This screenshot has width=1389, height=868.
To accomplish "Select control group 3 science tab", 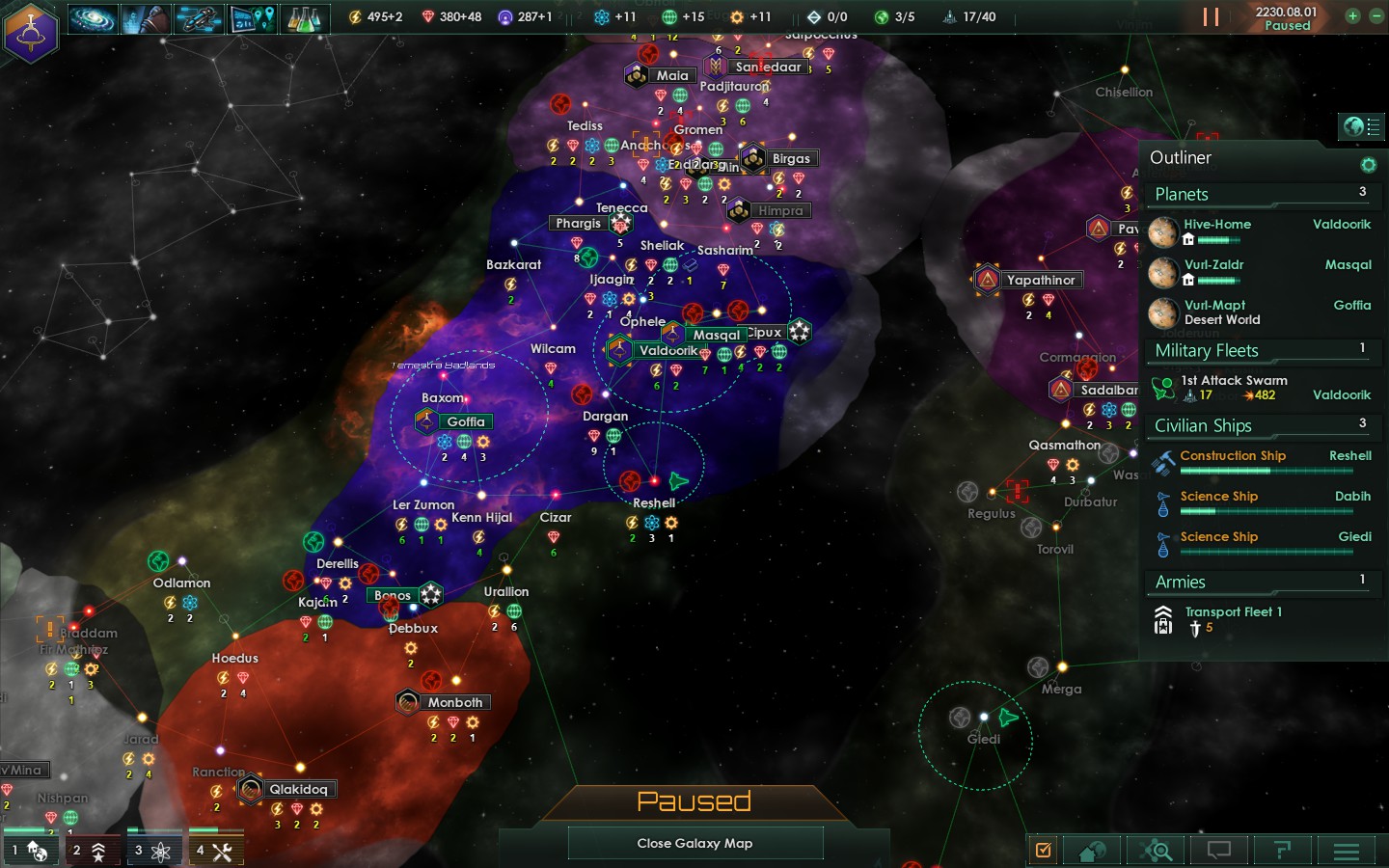I will (153, 850).
